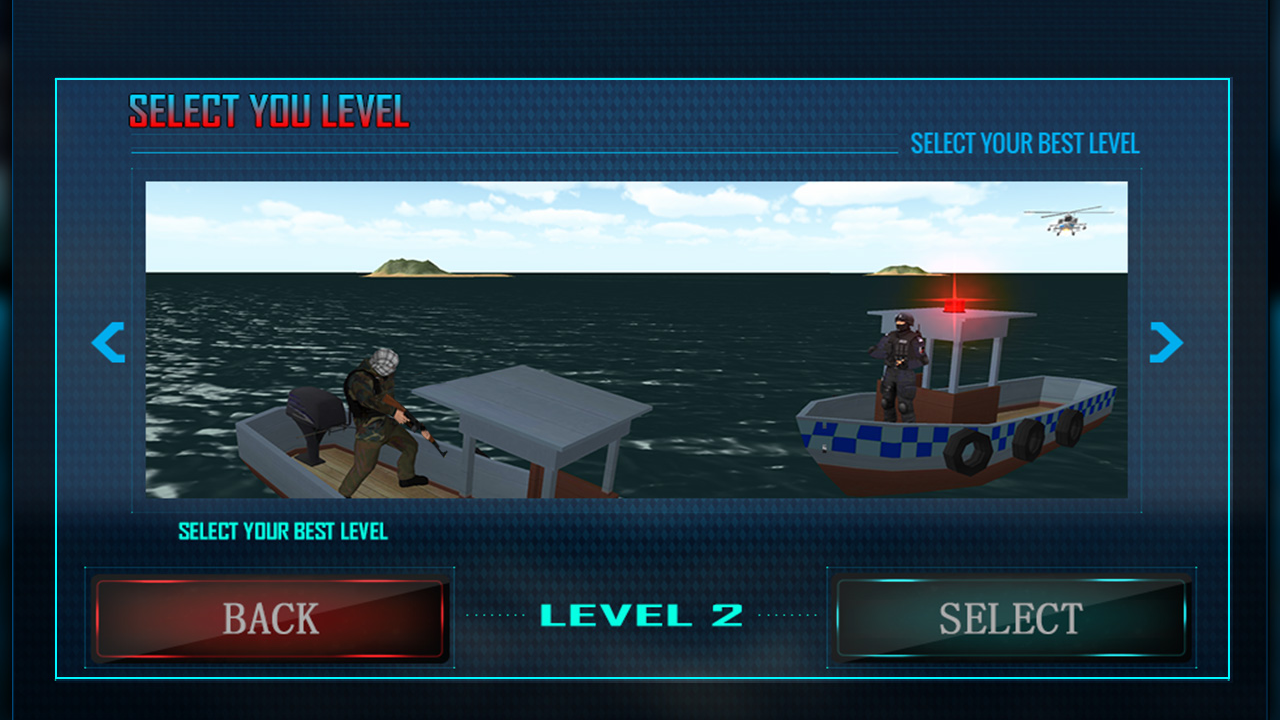Click the small island on the horizon
The image size is (1280, 720).
410,268
